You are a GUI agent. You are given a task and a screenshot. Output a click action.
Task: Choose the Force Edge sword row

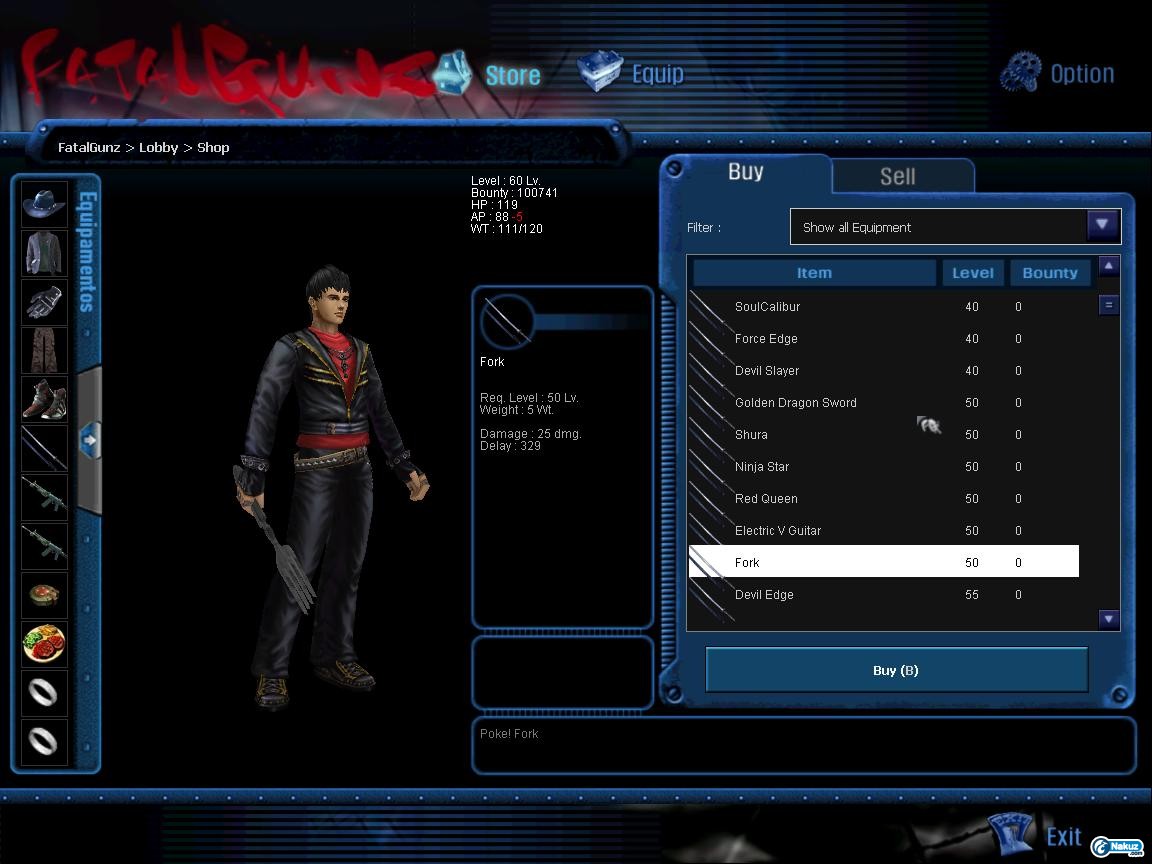[766, 339]
